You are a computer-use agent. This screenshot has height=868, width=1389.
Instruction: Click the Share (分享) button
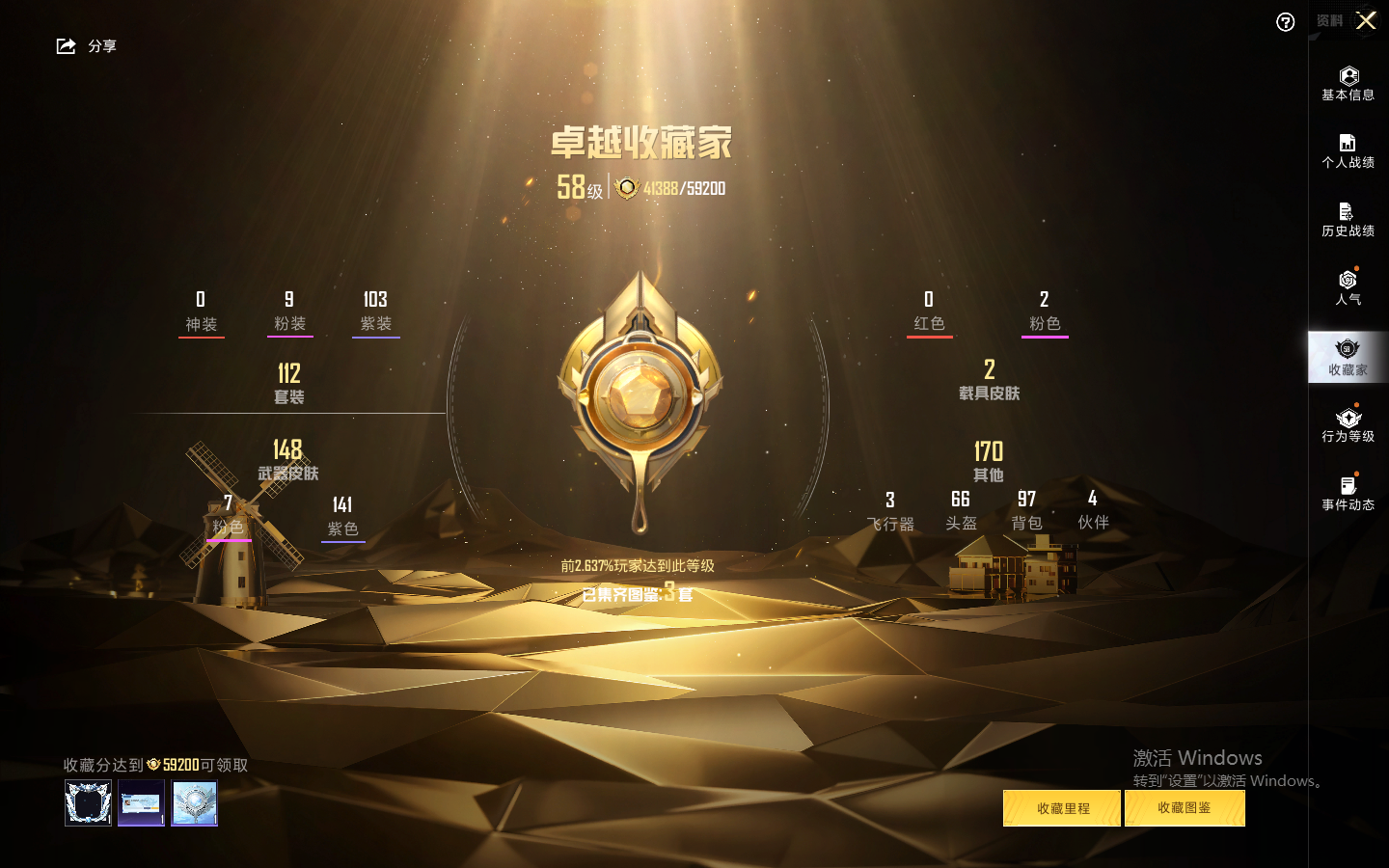86,46
